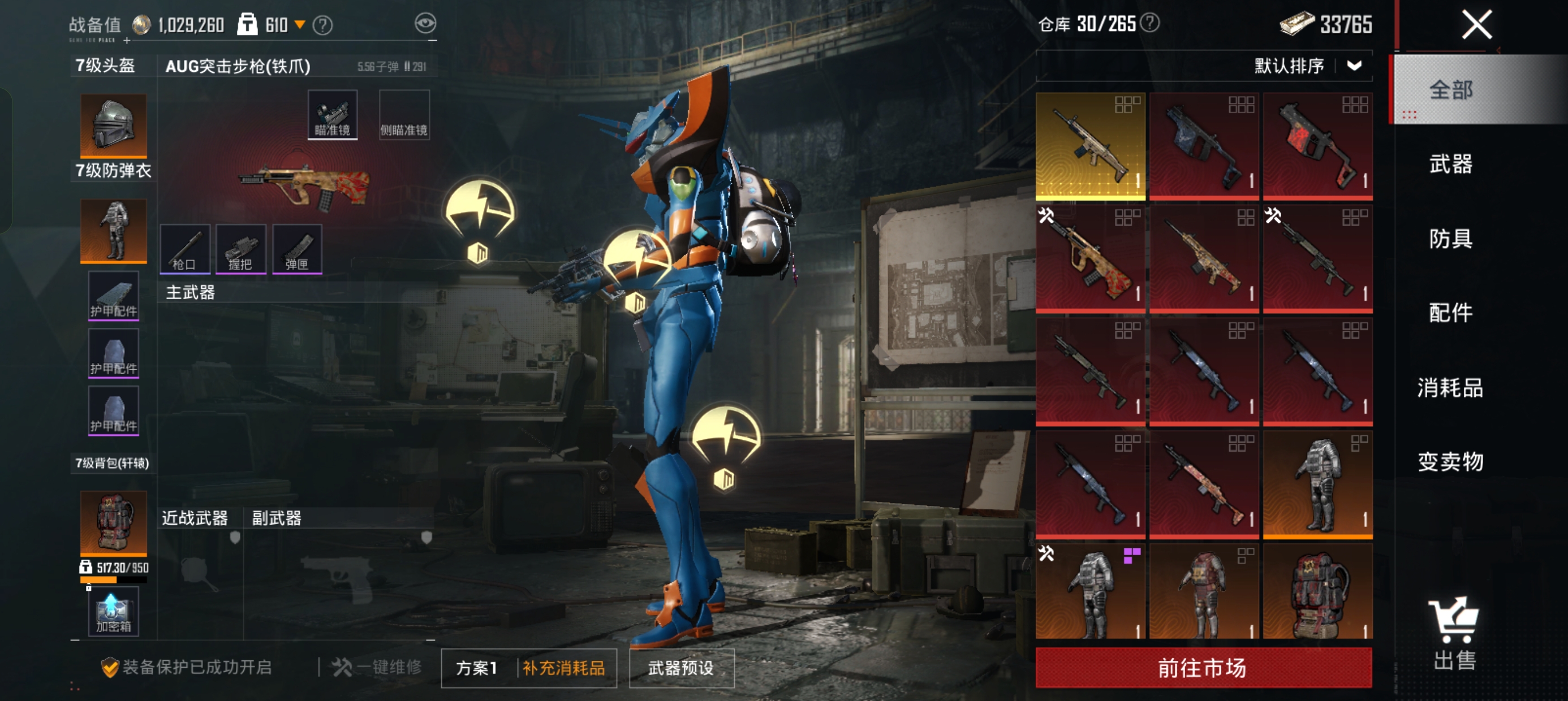
Task: Select the 配件 attachments category
Action: 1450,313
